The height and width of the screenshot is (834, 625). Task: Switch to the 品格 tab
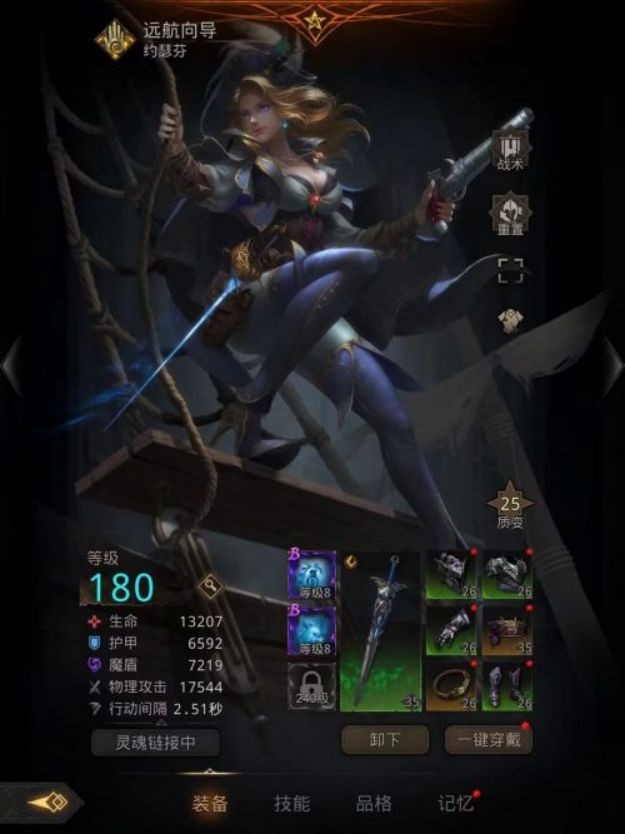click(x=374, y=803)
